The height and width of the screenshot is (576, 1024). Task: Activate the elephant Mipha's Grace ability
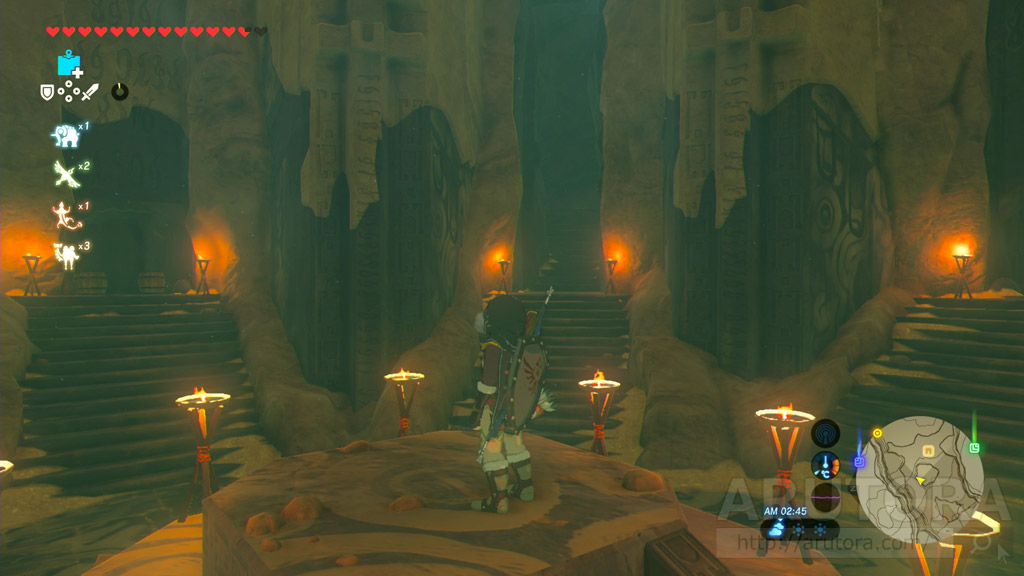(x=66, y=135)
